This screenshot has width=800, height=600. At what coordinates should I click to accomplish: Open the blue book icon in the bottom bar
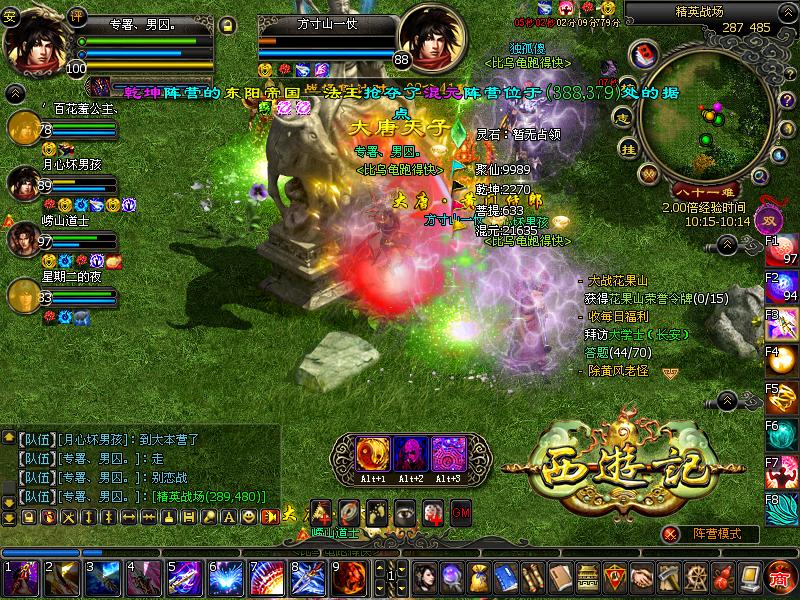tap(506, 578)
